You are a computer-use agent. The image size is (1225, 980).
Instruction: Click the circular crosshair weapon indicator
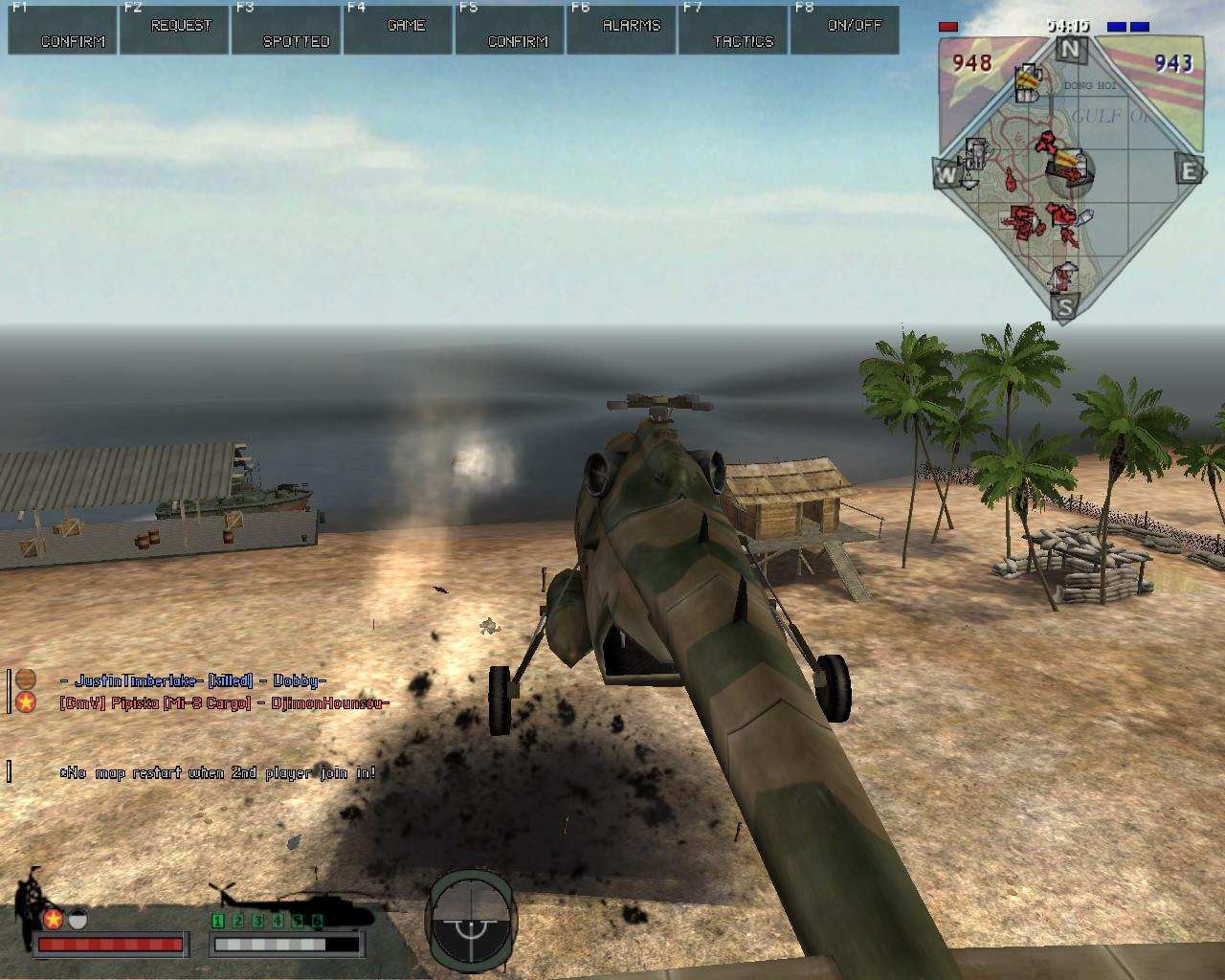(x=470, y=921)
